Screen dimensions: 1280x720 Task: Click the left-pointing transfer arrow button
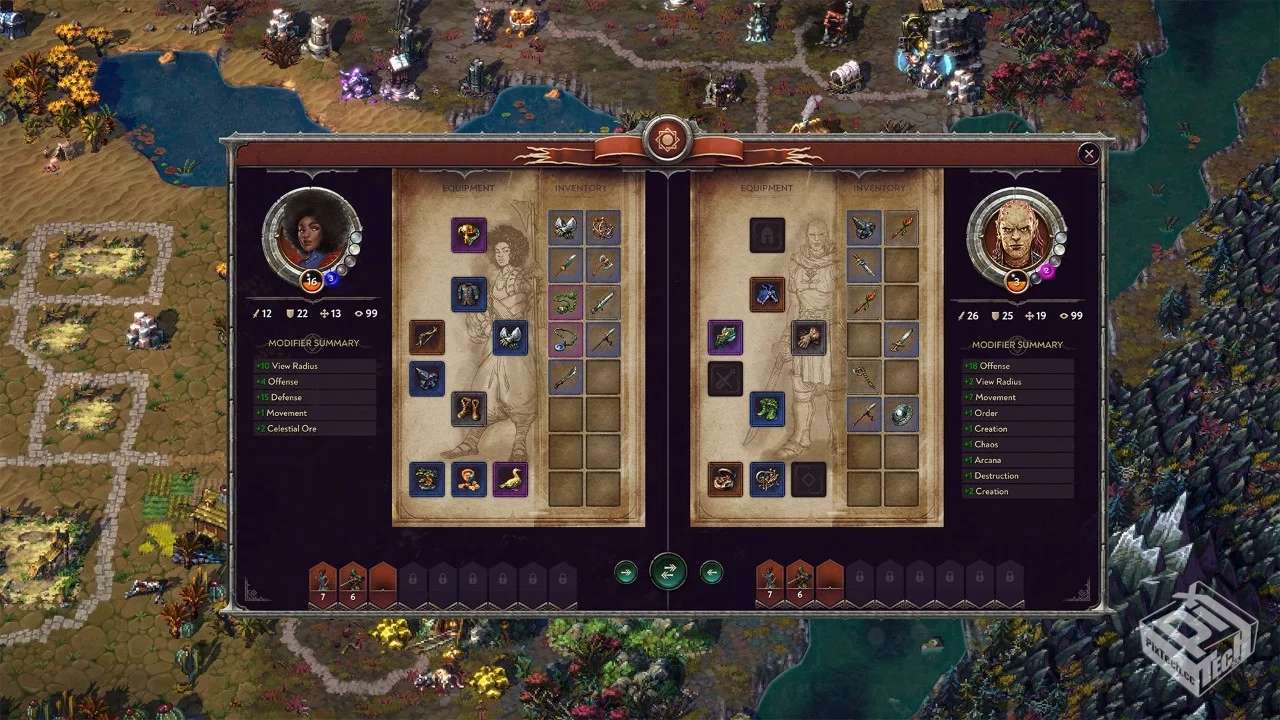(x=711, y=572)
